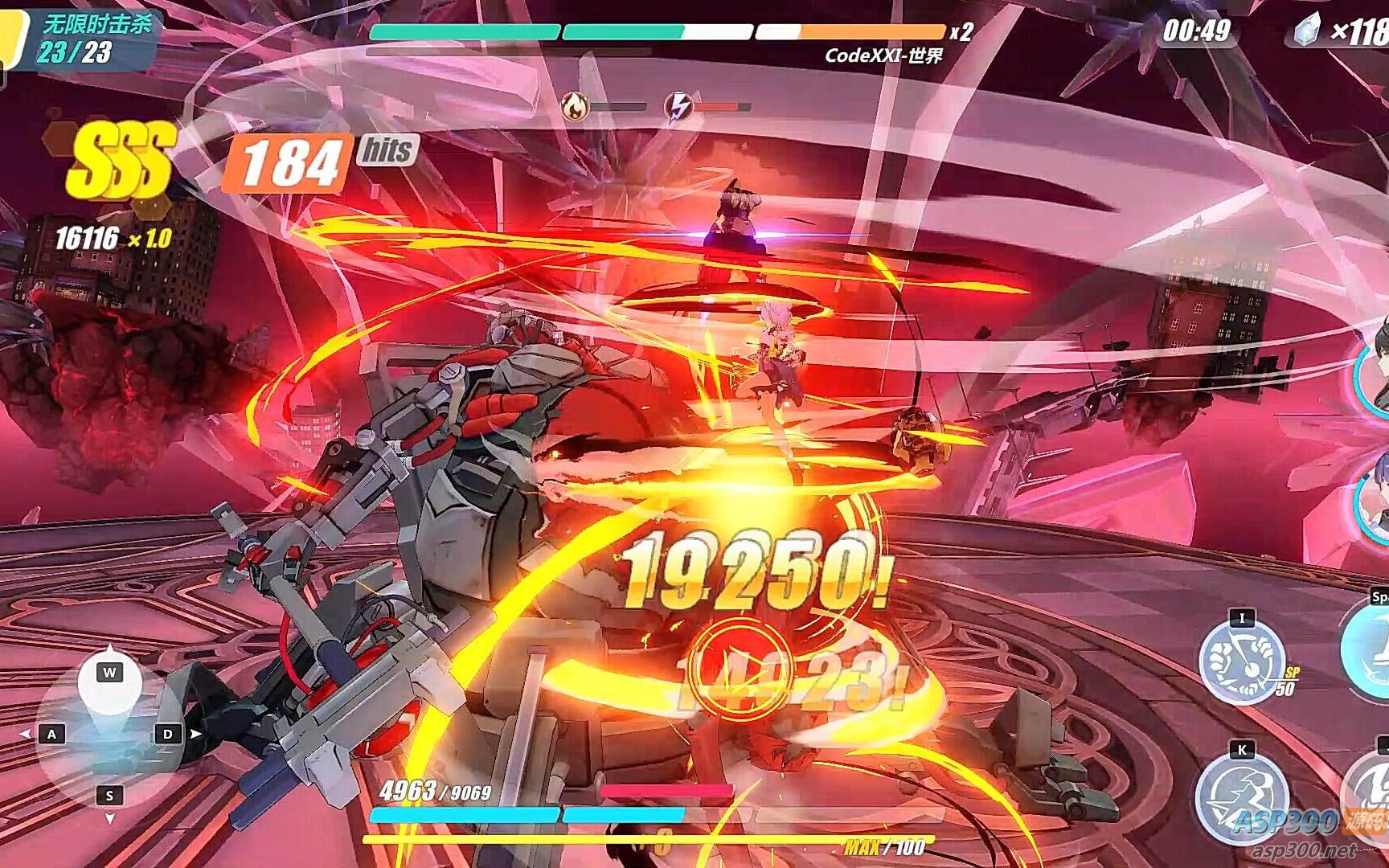The height and width of the screenshot is (868, 1389).
Task: Tap the S down direction on joystick
Action: pos(109,796)
